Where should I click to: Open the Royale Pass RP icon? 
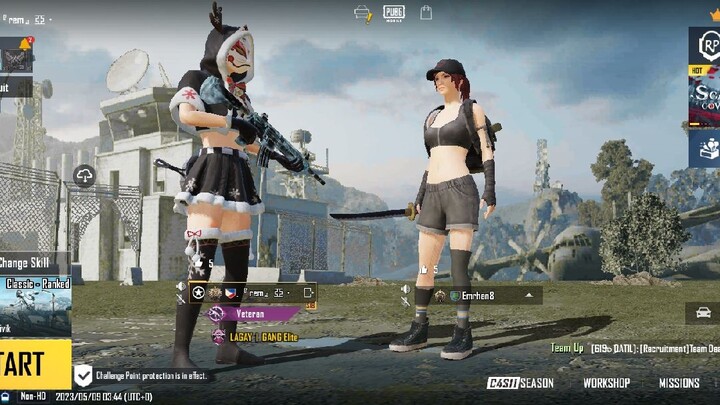click(707, 45)
